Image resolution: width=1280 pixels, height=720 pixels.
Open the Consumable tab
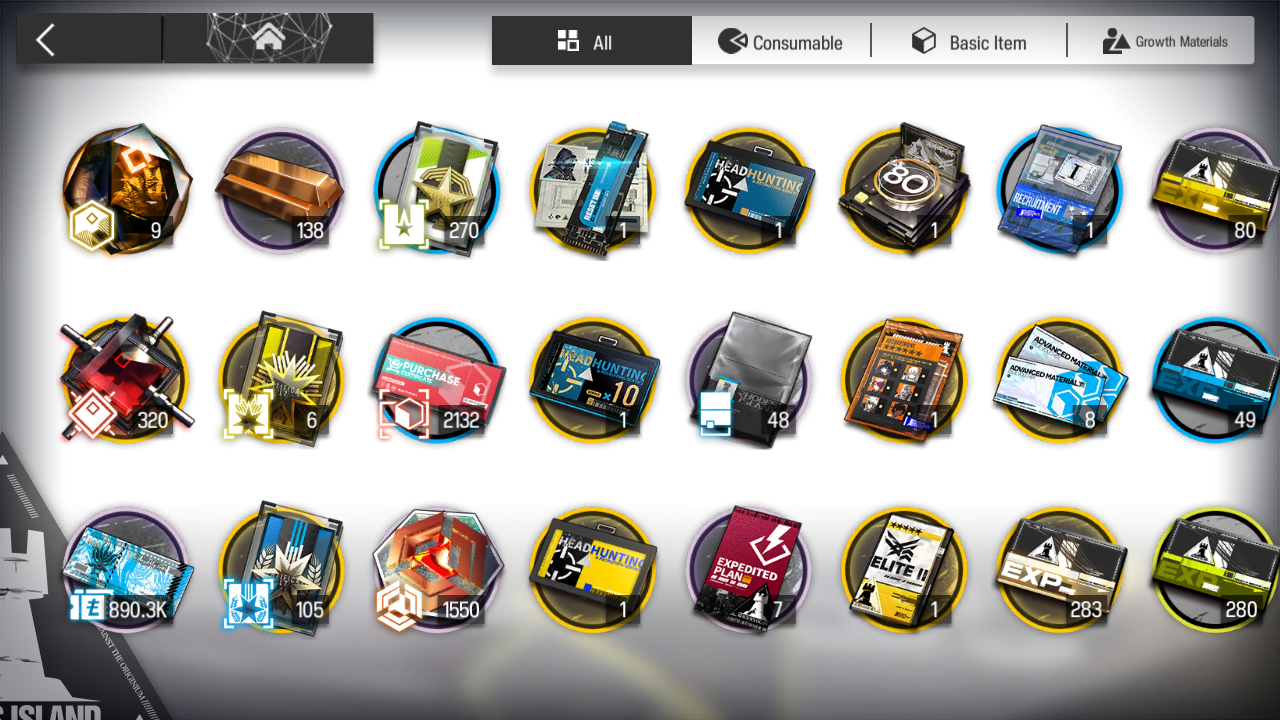tap(781, 42)
